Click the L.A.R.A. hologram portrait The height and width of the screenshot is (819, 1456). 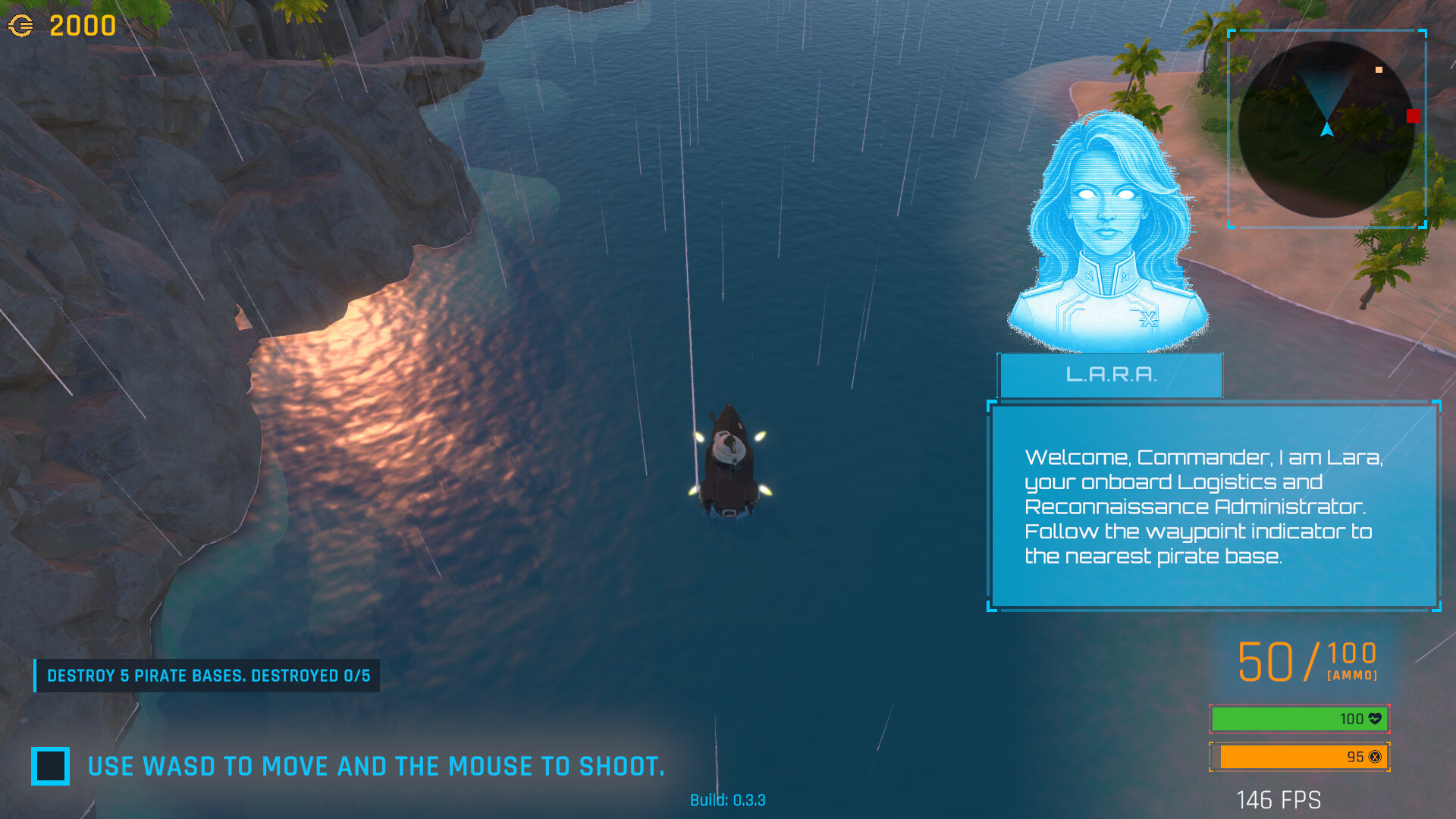[x=1108, y=231]
